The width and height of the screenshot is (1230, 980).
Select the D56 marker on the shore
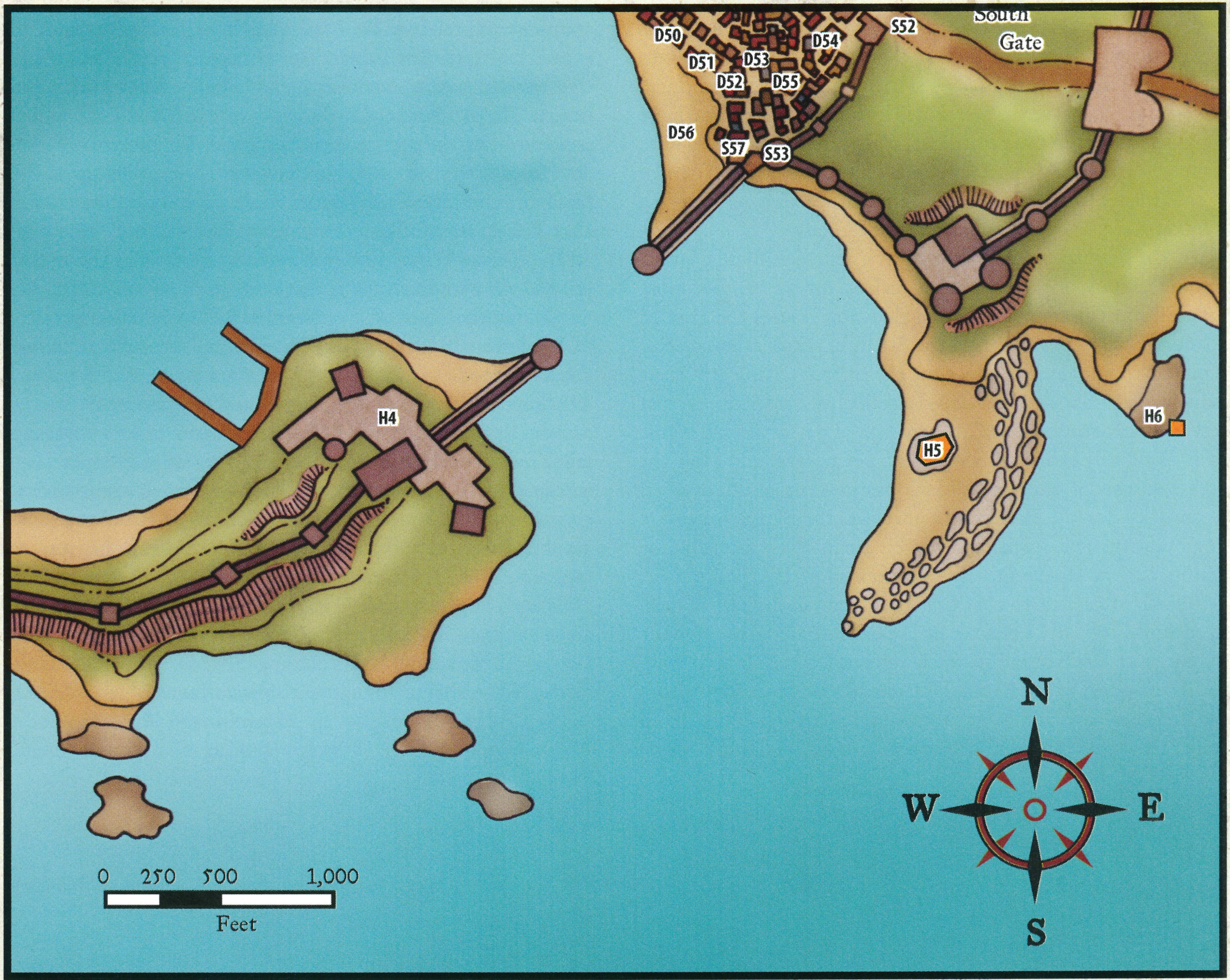[x=681, y=133]
